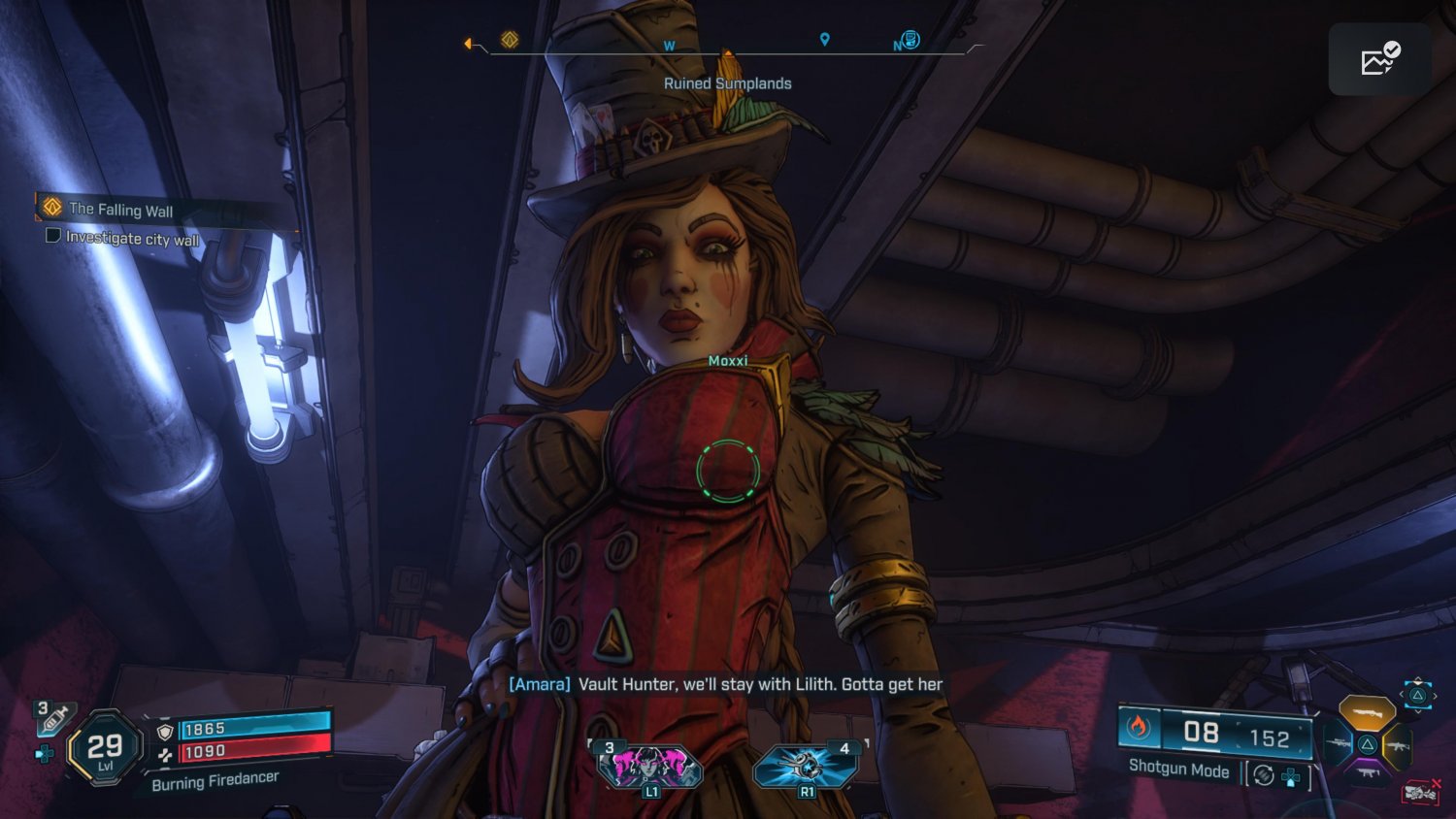Screen dimensions: 1456x819
Task: Click the screenshot captured icon top right
Action: (1379, 59)
